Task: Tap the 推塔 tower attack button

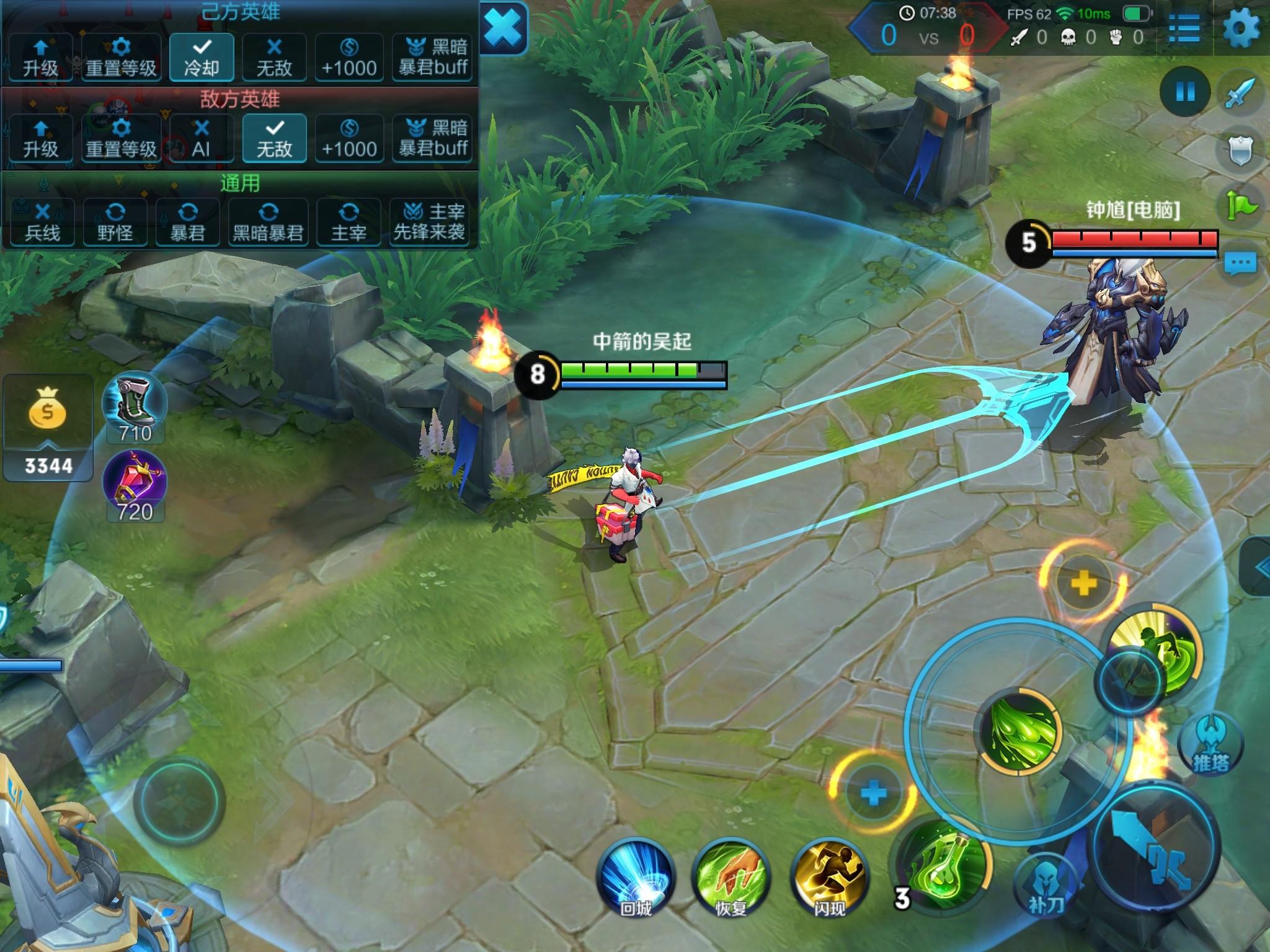Action: tap(1210, 745)
